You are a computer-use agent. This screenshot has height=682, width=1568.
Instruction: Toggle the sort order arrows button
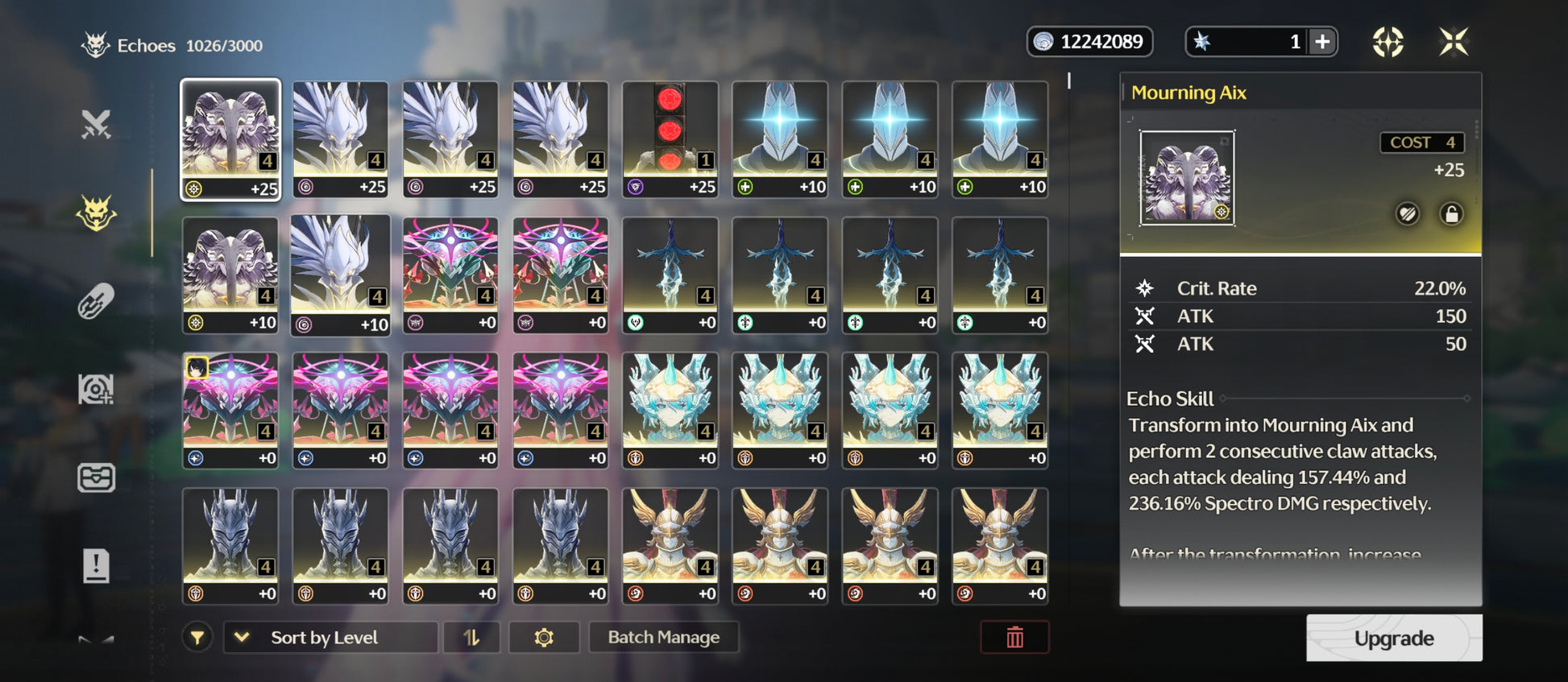[471, 637]
